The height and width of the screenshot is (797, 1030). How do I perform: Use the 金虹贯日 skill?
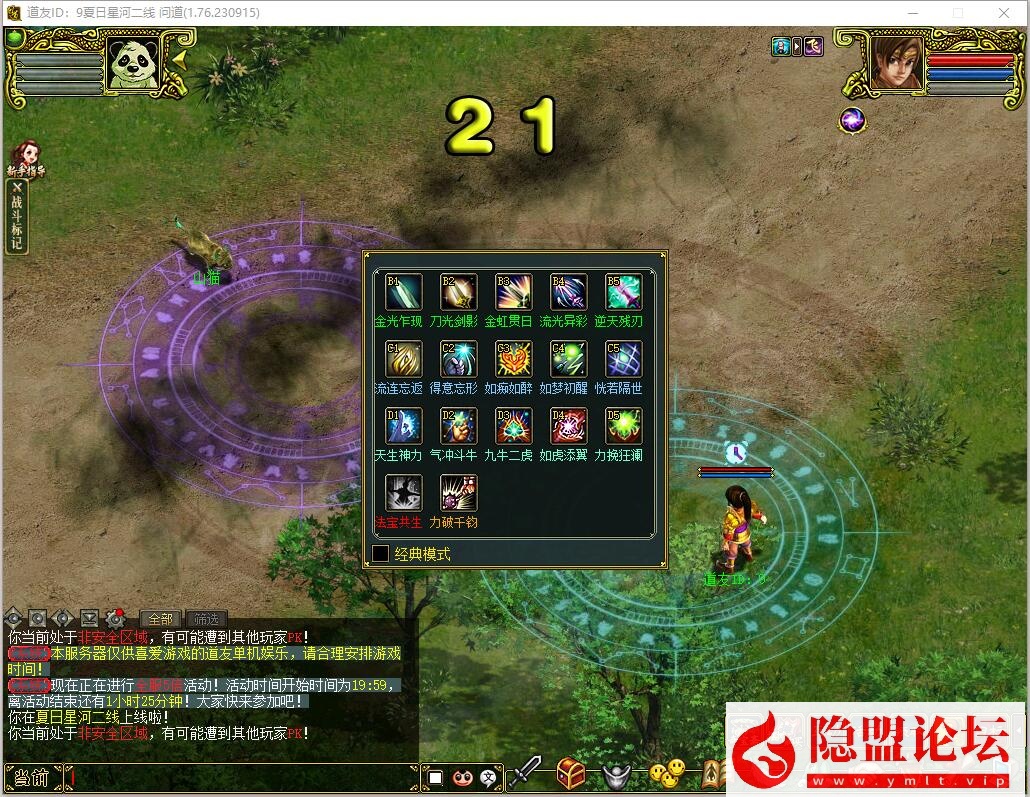point(514,292)
